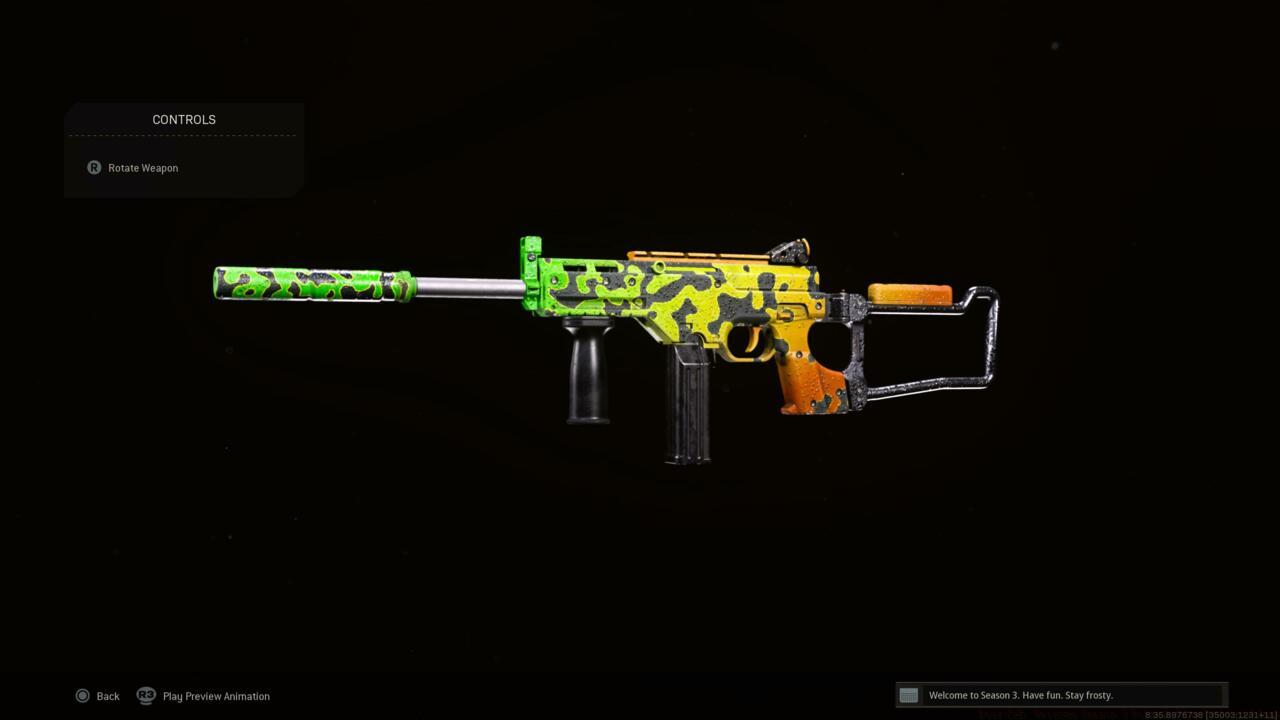
Task: Select Play Preview Animation
Action: coord(204,696)
